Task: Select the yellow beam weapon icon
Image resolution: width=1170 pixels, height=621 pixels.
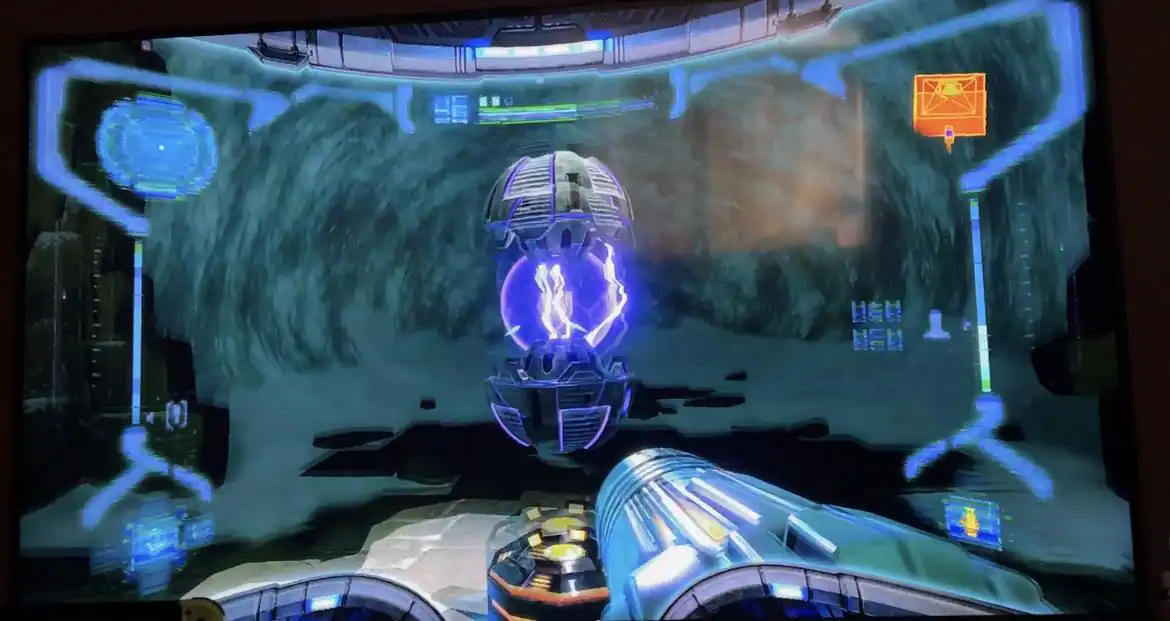Action: pyautogui.click(x=972, y=520)
